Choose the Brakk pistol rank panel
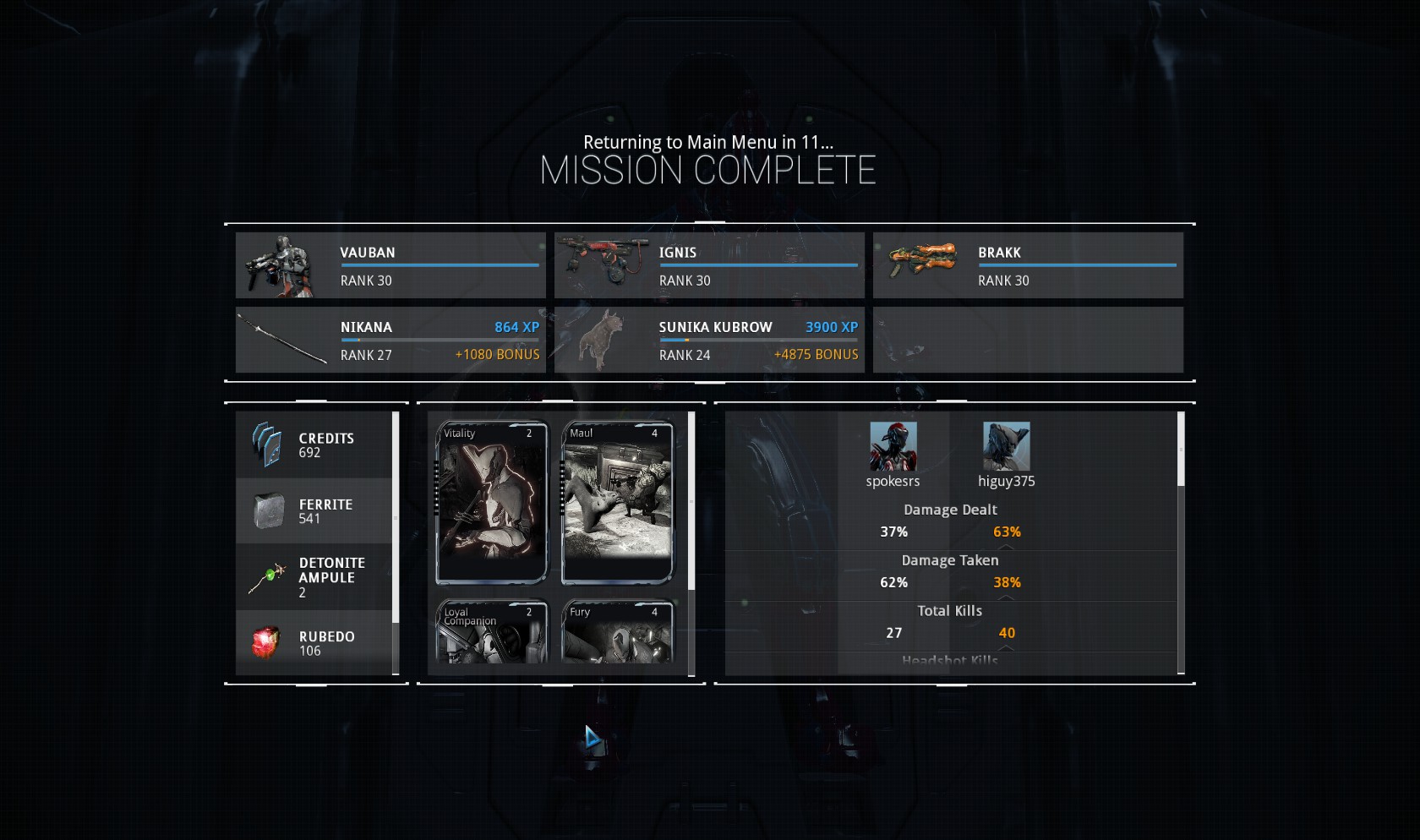The image size is (1420, 840). [1028, 265]
